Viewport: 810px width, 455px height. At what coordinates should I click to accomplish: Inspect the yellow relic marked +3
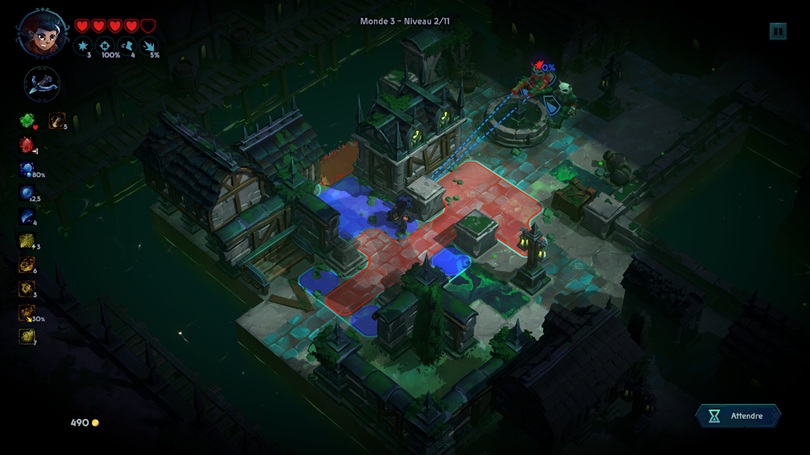point(27,241)
